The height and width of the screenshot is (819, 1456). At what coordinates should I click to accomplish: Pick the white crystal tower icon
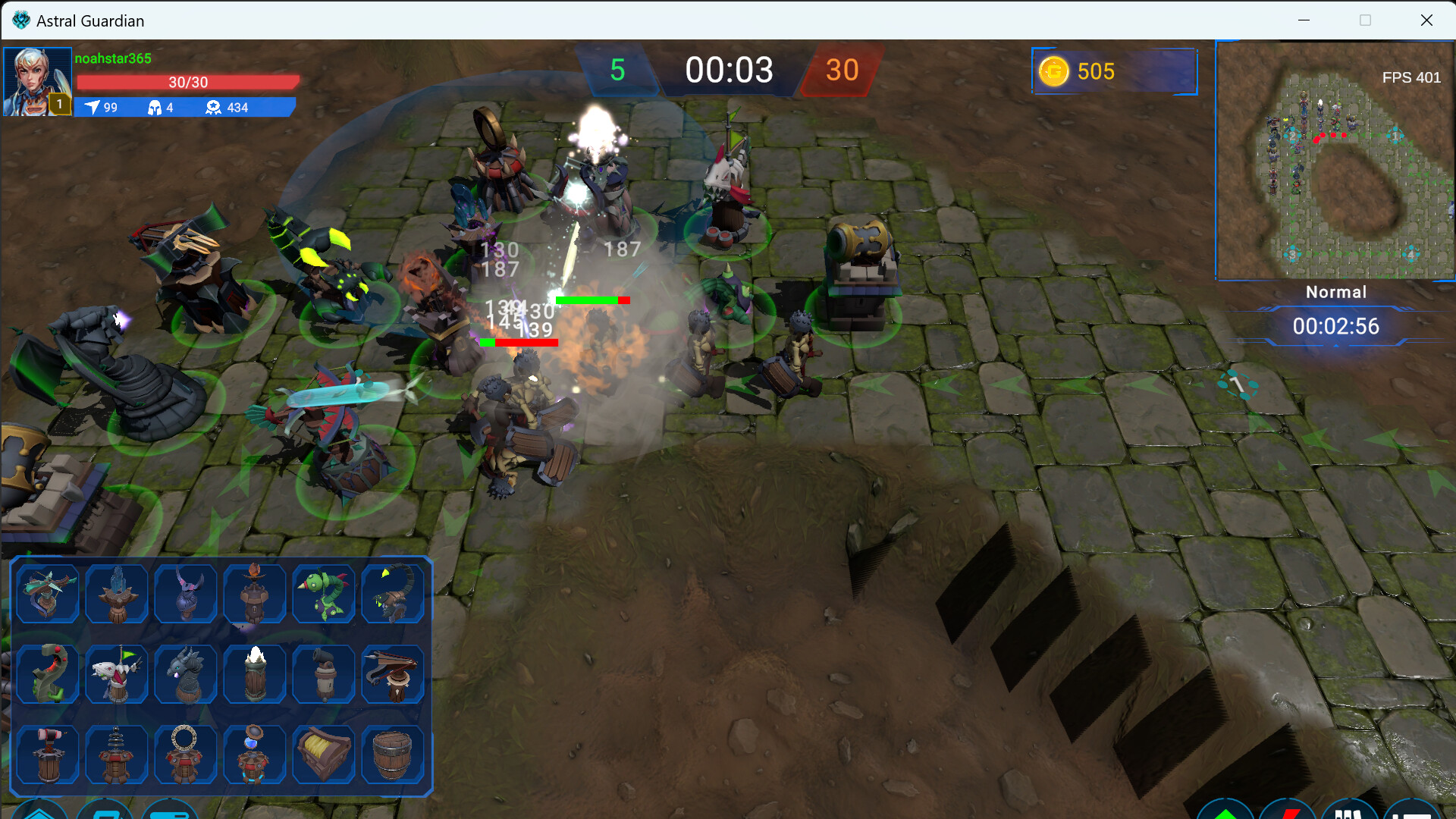tap(254, 673)
